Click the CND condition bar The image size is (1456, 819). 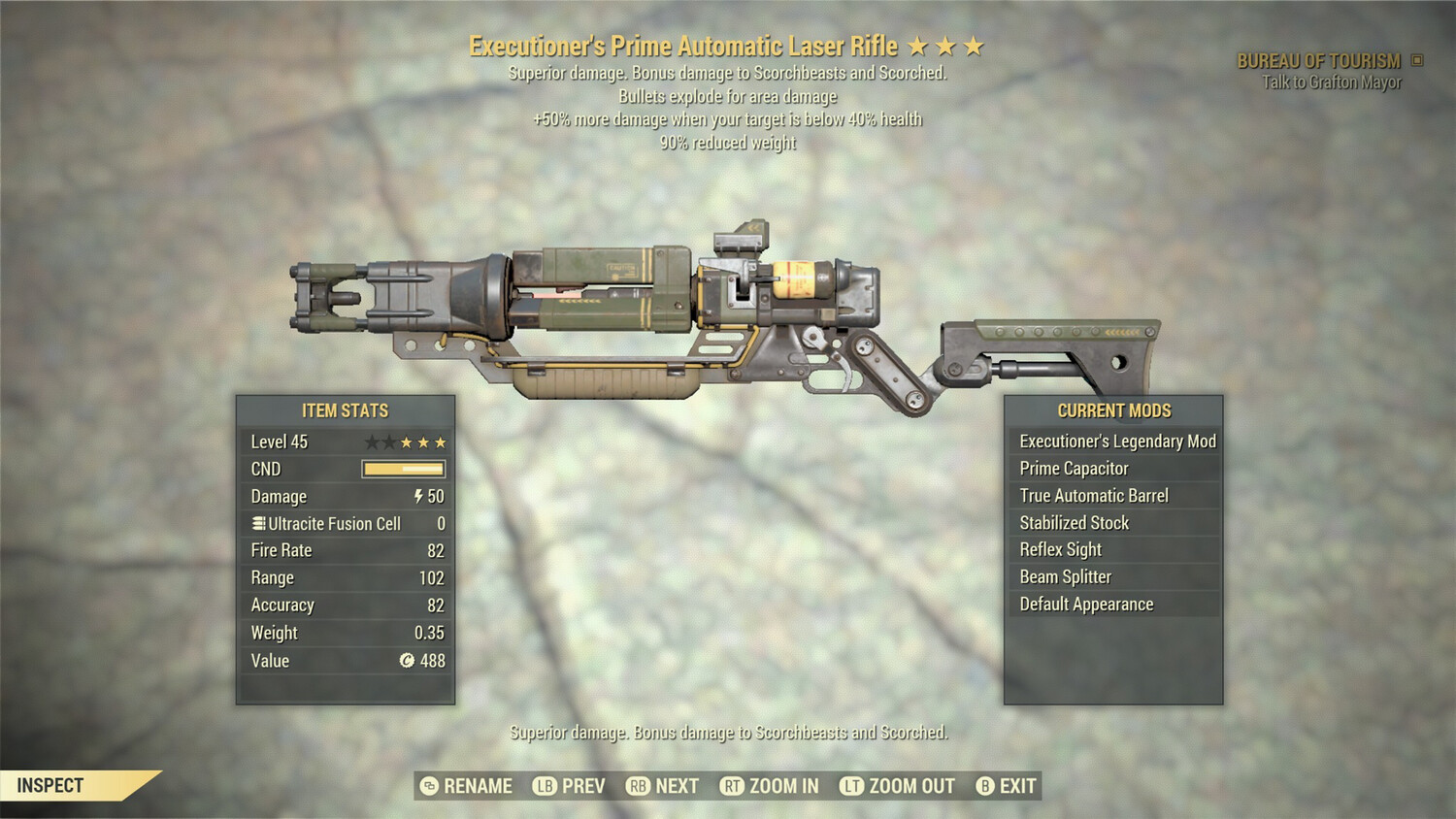(x=404, y=469)
